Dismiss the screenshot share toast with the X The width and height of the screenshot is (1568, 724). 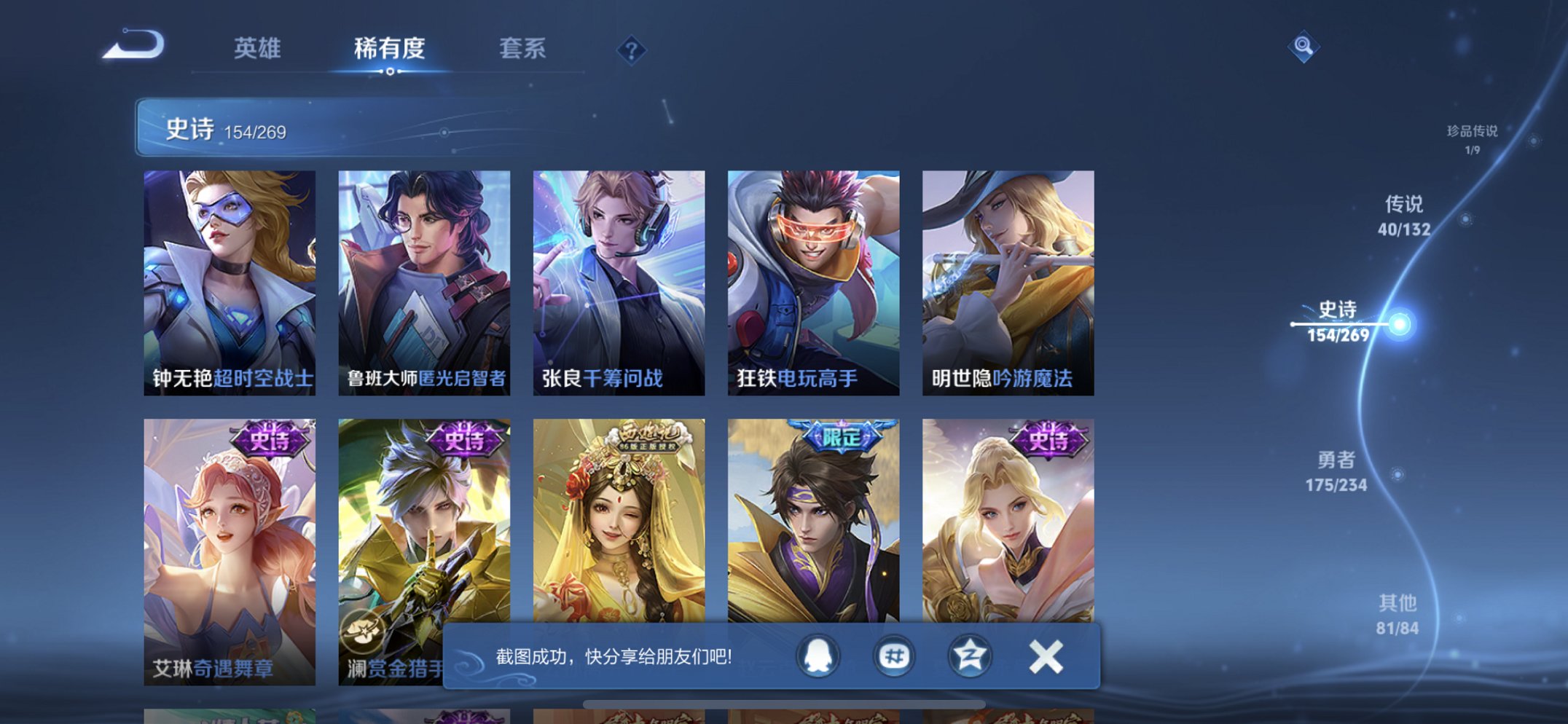1045,656
